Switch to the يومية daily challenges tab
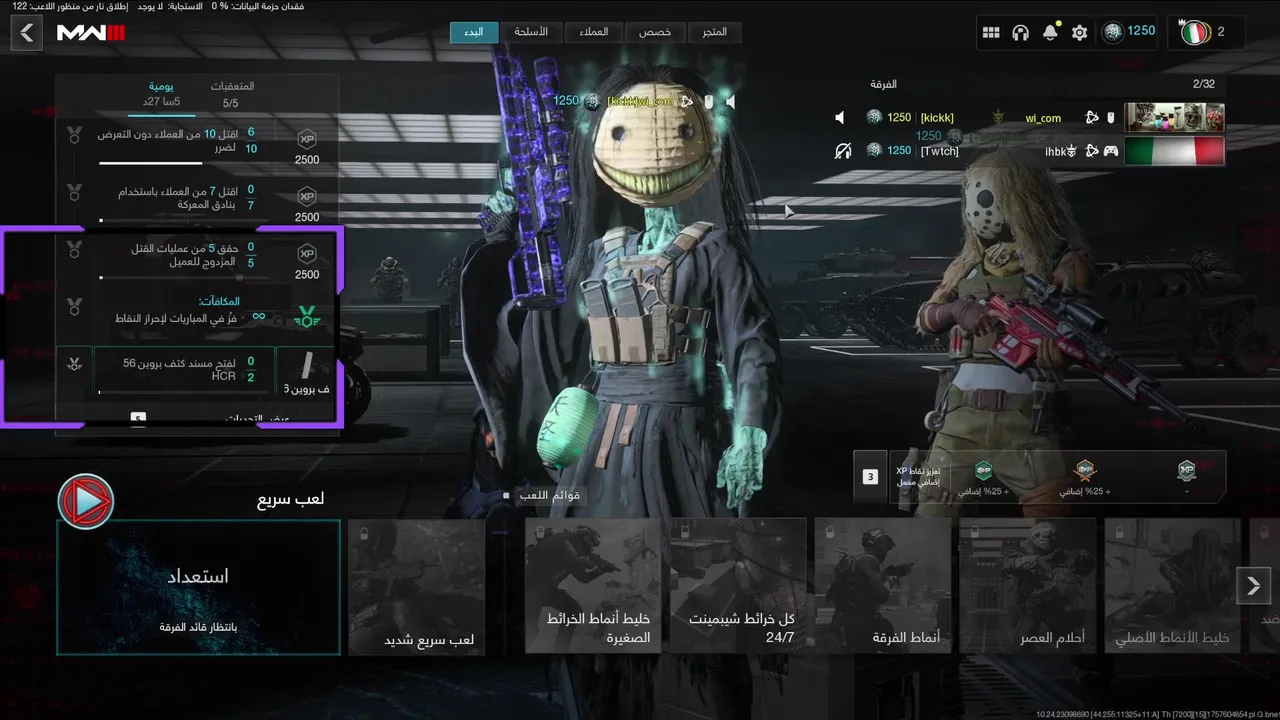This screenshot has width=1280, height=720. pos(161,94)
